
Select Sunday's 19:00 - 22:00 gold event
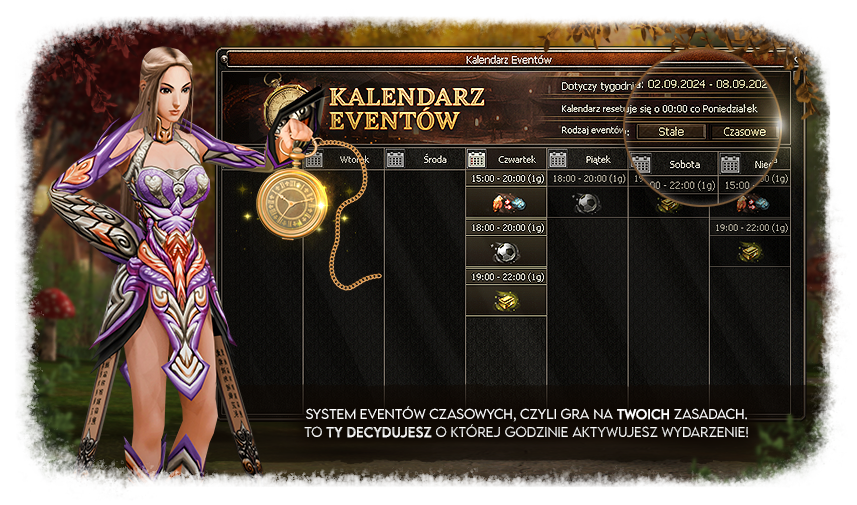tap(749, 252)
